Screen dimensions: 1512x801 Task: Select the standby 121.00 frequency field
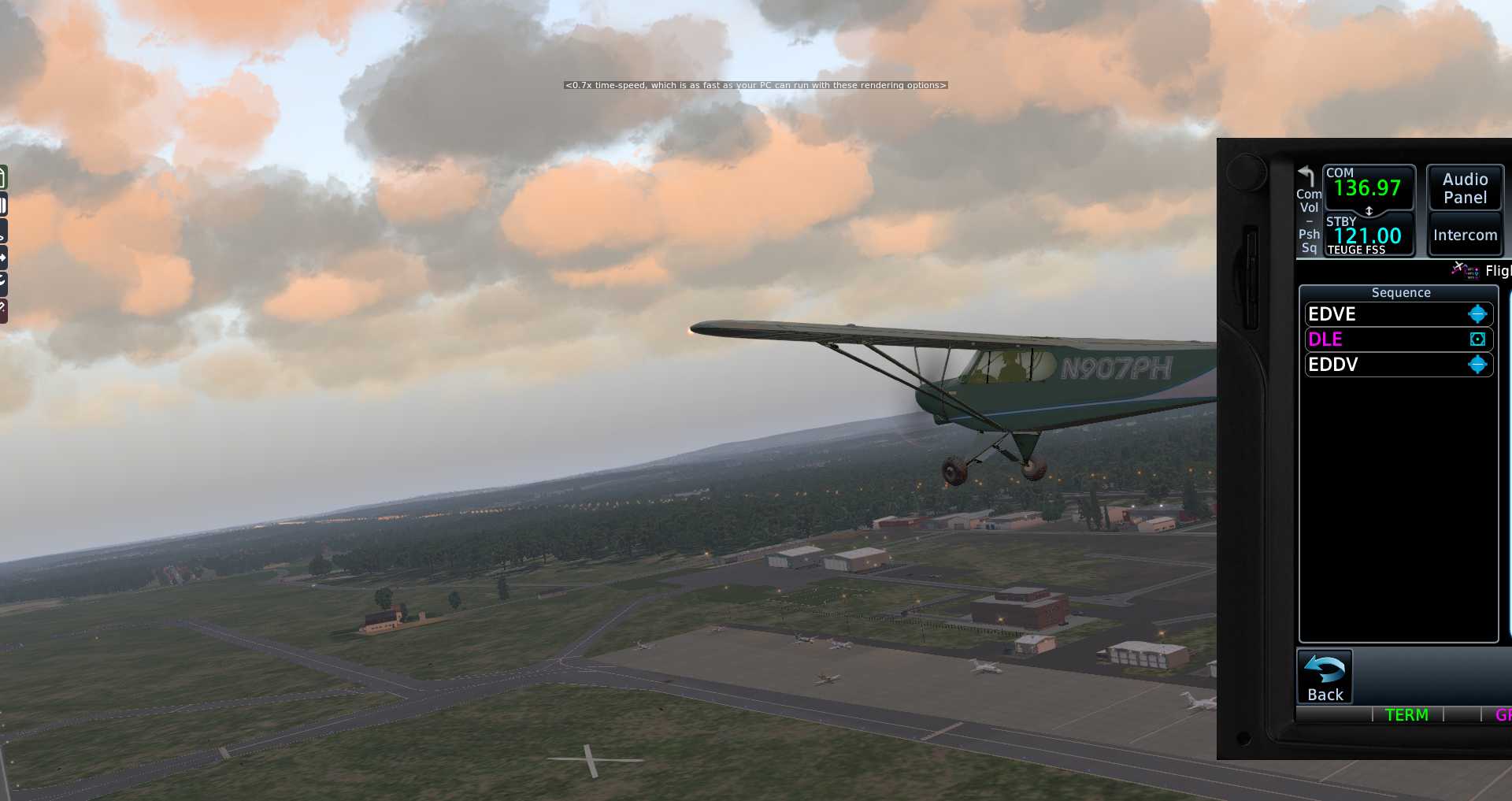(1368, 235)
